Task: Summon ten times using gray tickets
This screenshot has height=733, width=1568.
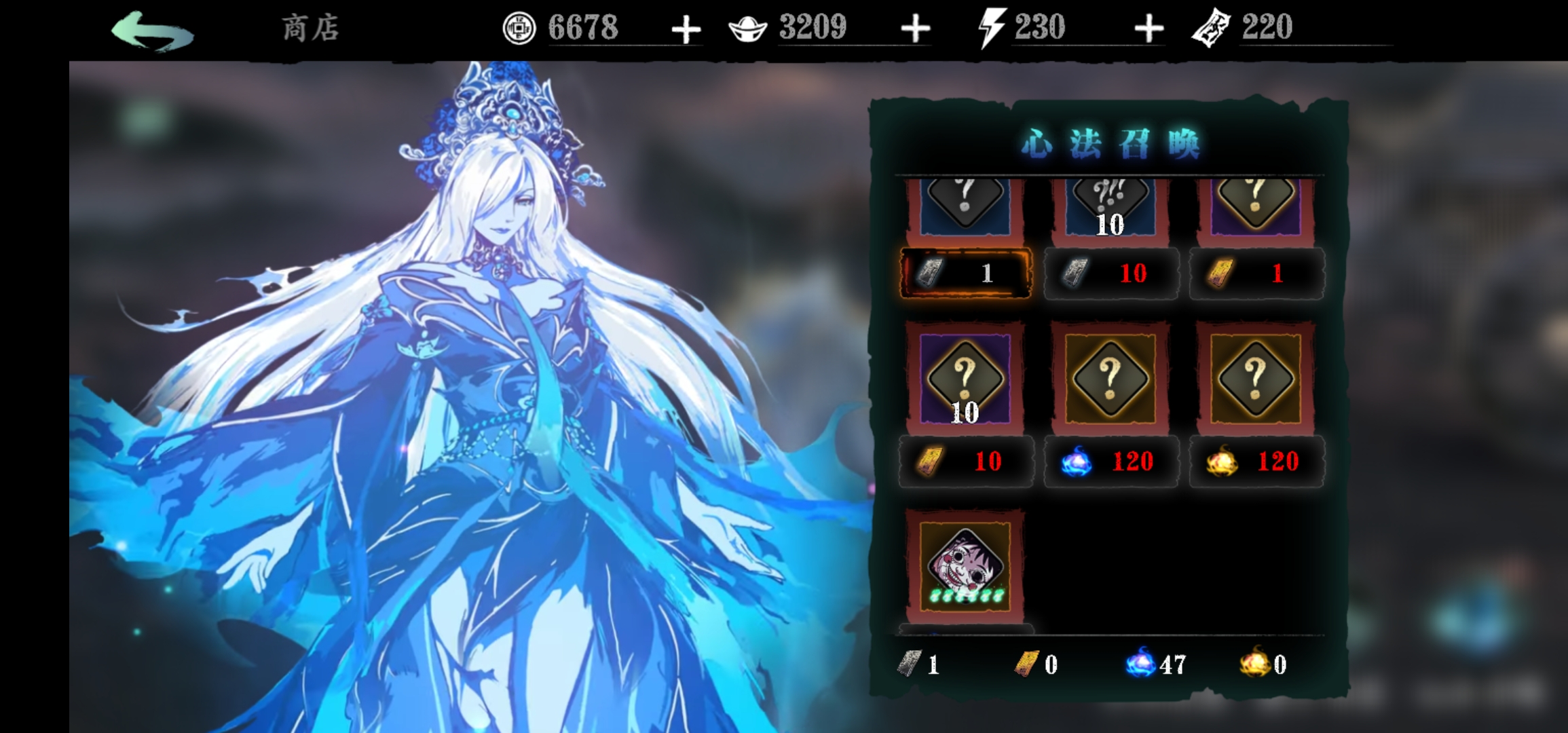Action: coord(1110,273)
